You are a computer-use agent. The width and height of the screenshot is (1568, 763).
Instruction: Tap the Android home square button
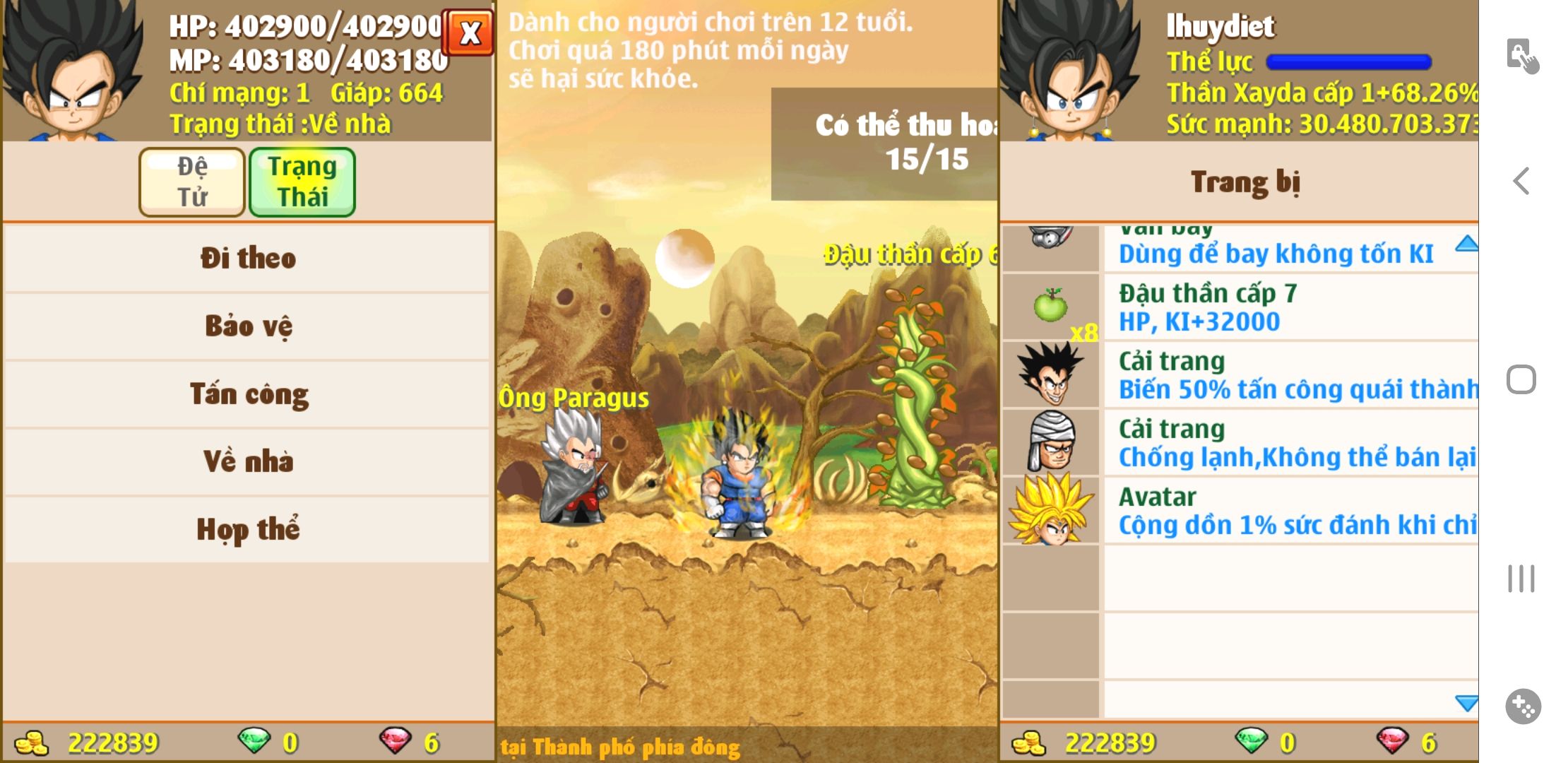click(x=1521, y=379)
